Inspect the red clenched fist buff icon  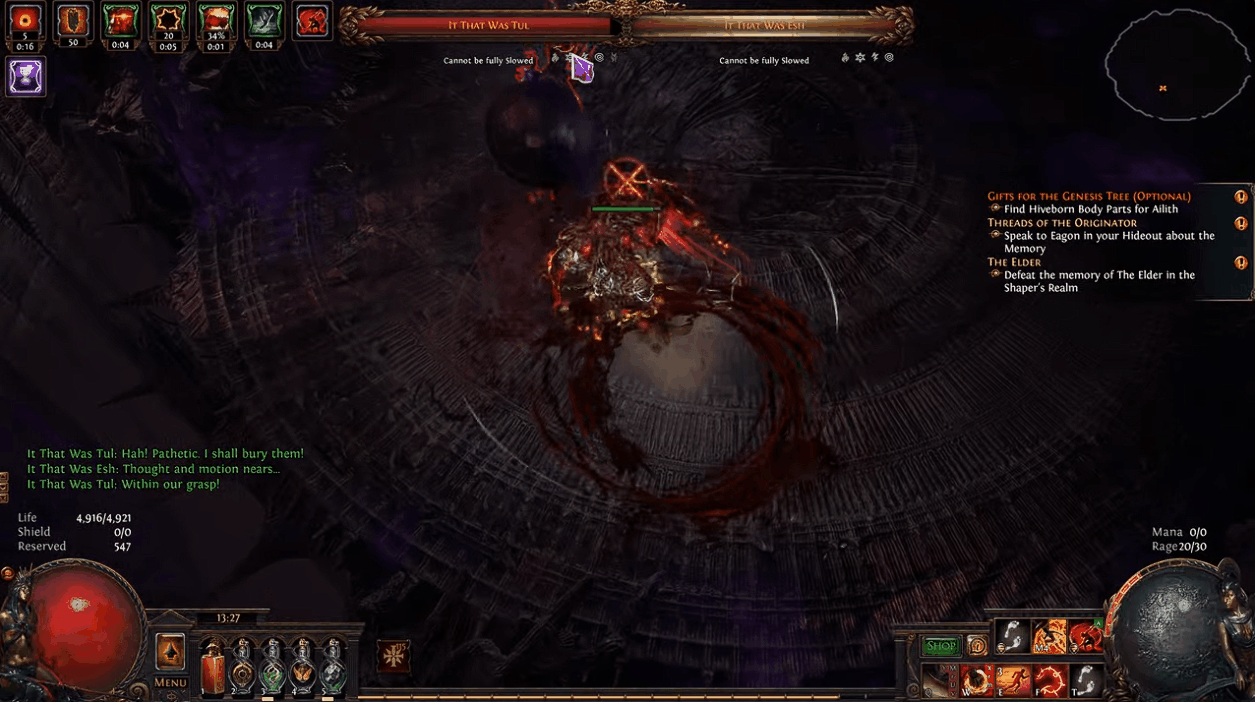click(312, 22)
